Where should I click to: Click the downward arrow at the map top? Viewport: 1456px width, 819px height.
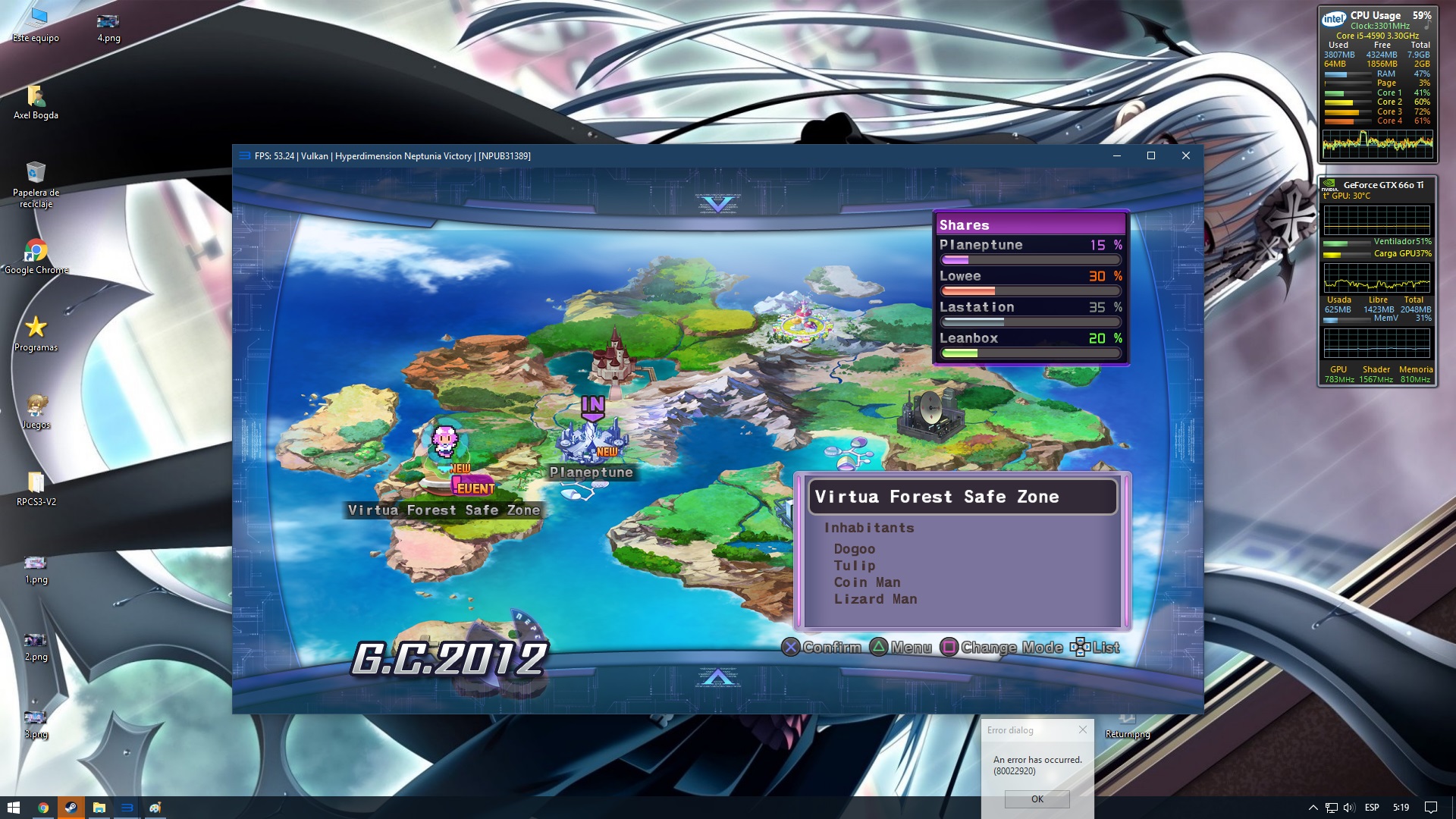717,203
